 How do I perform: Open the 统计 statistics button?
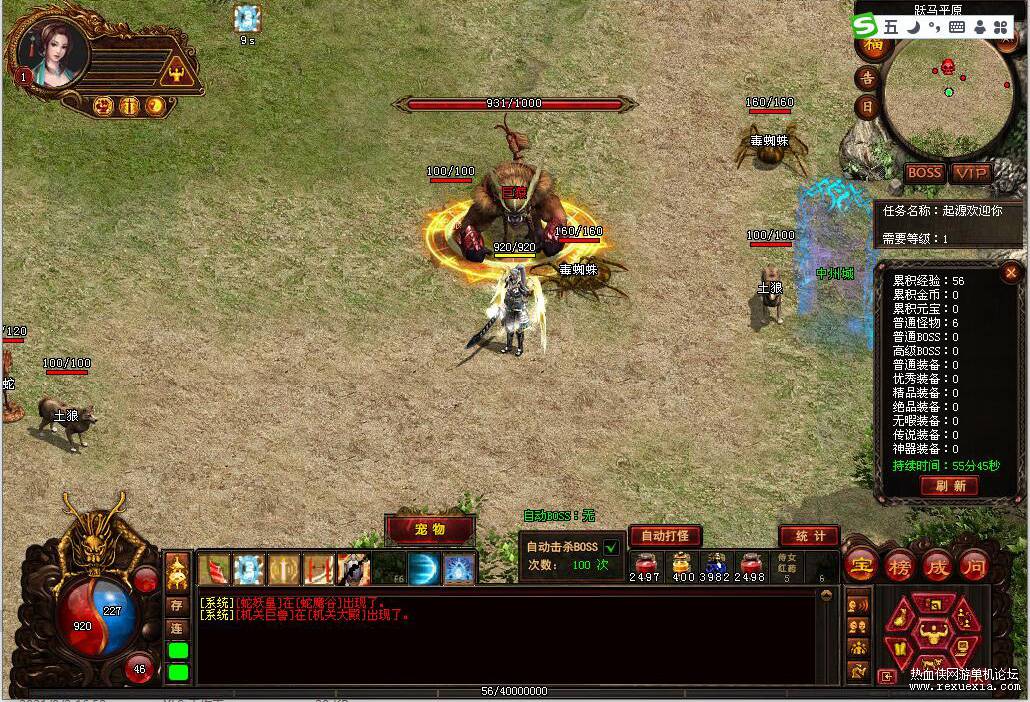809,536
